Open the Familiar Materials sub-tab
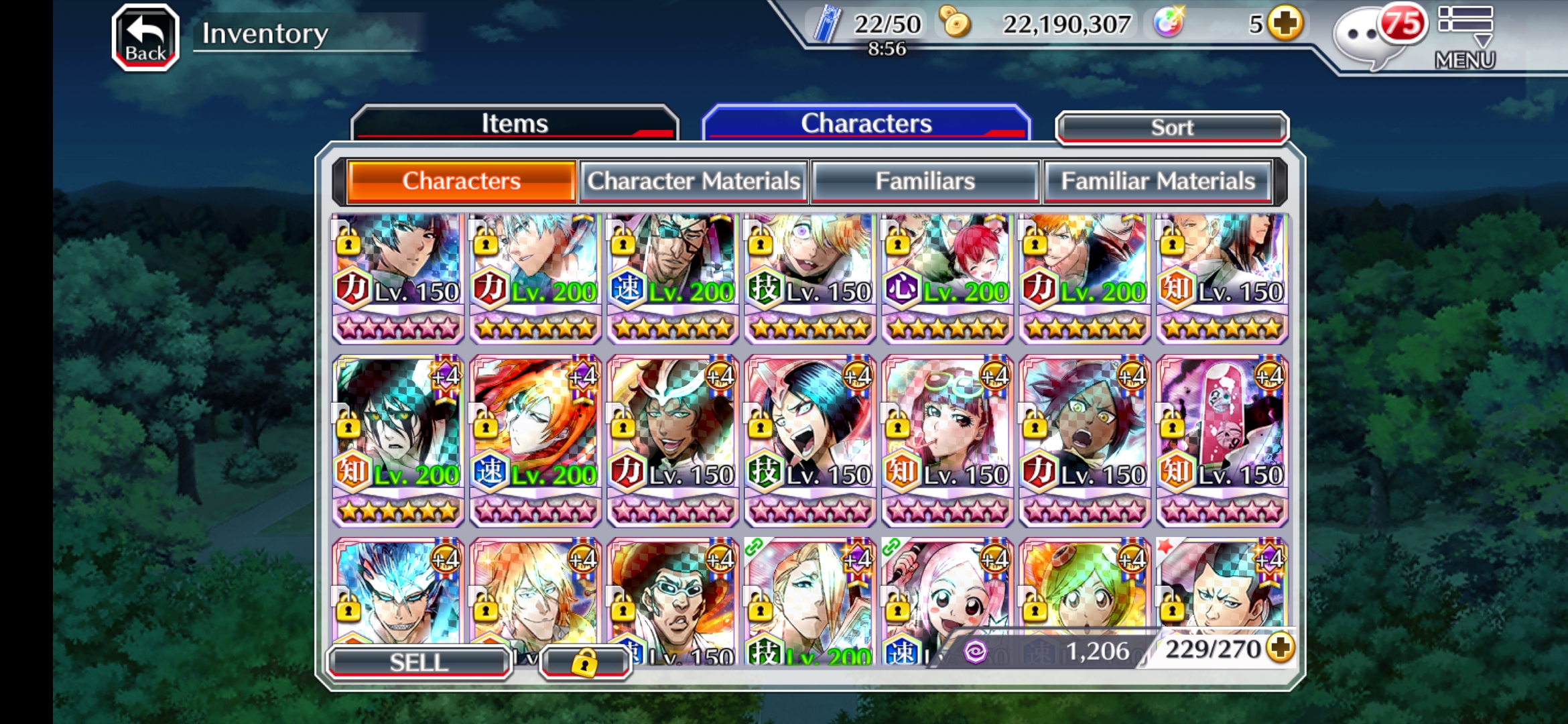The height and width of the screenshot is (724, 1568). (x=1157, y=181)
